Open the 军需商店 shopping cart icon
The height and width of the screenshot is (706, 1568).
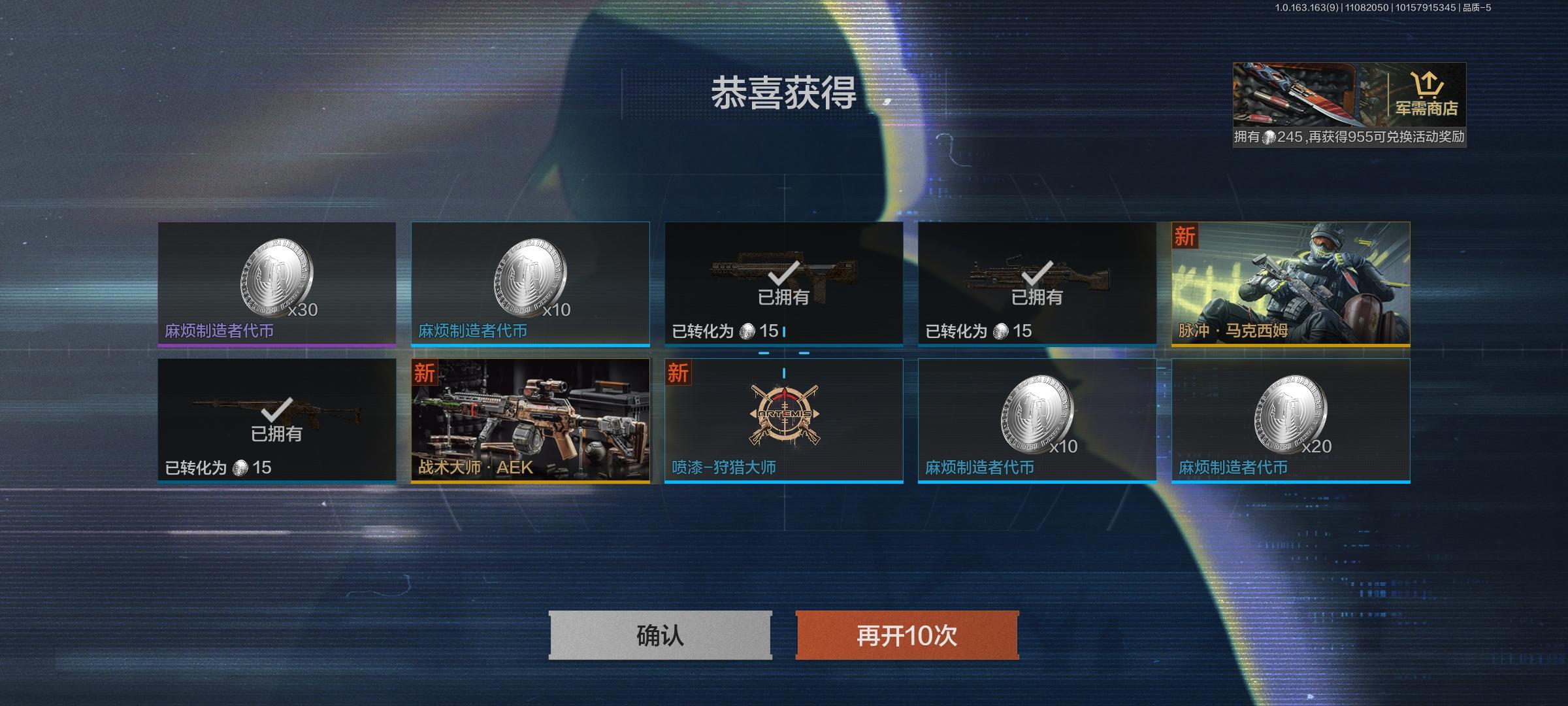[x=1428, y=85]
